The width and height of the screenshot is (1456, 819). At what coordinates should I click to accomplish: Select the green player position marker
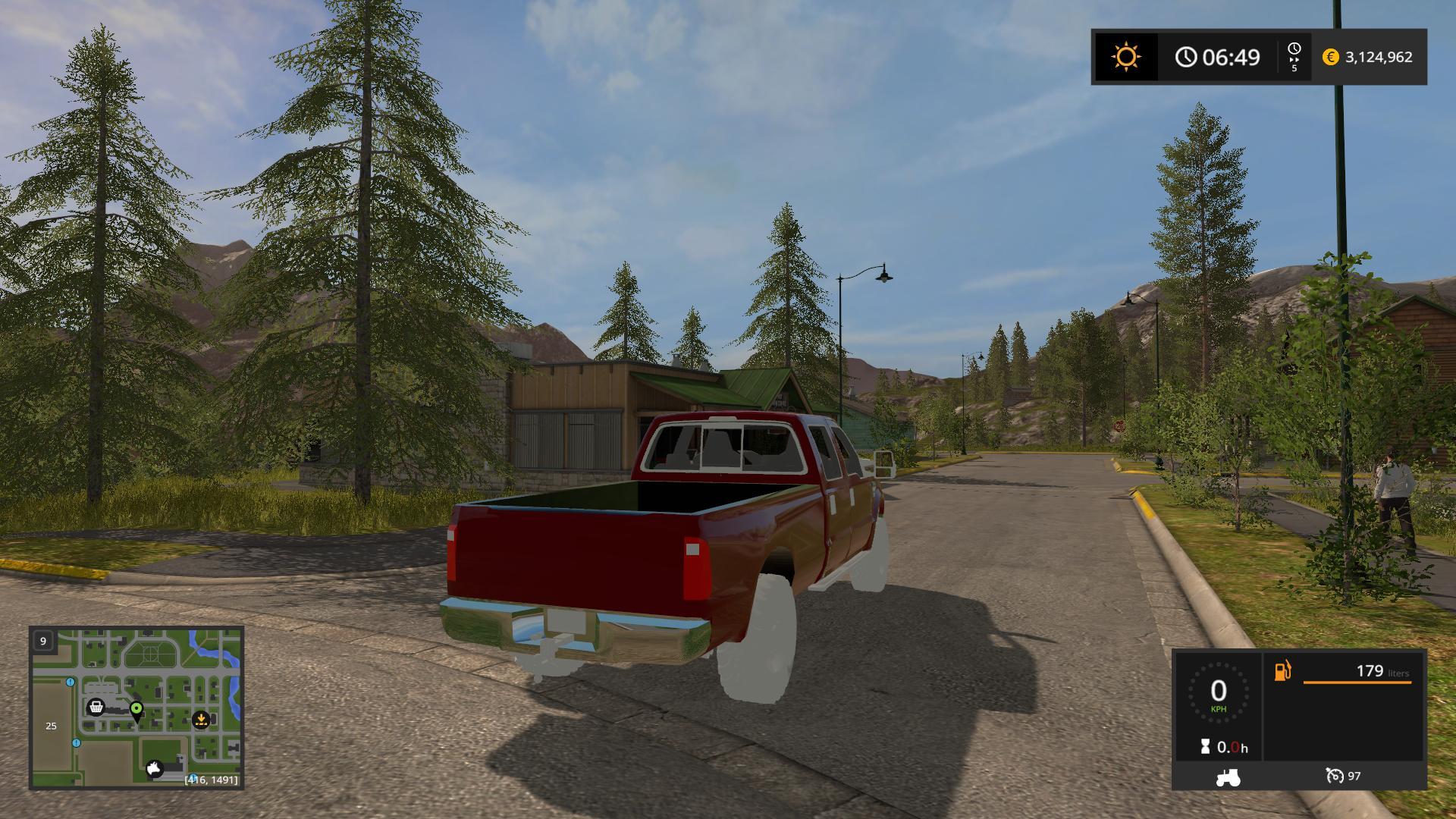(x=136, y=710)
